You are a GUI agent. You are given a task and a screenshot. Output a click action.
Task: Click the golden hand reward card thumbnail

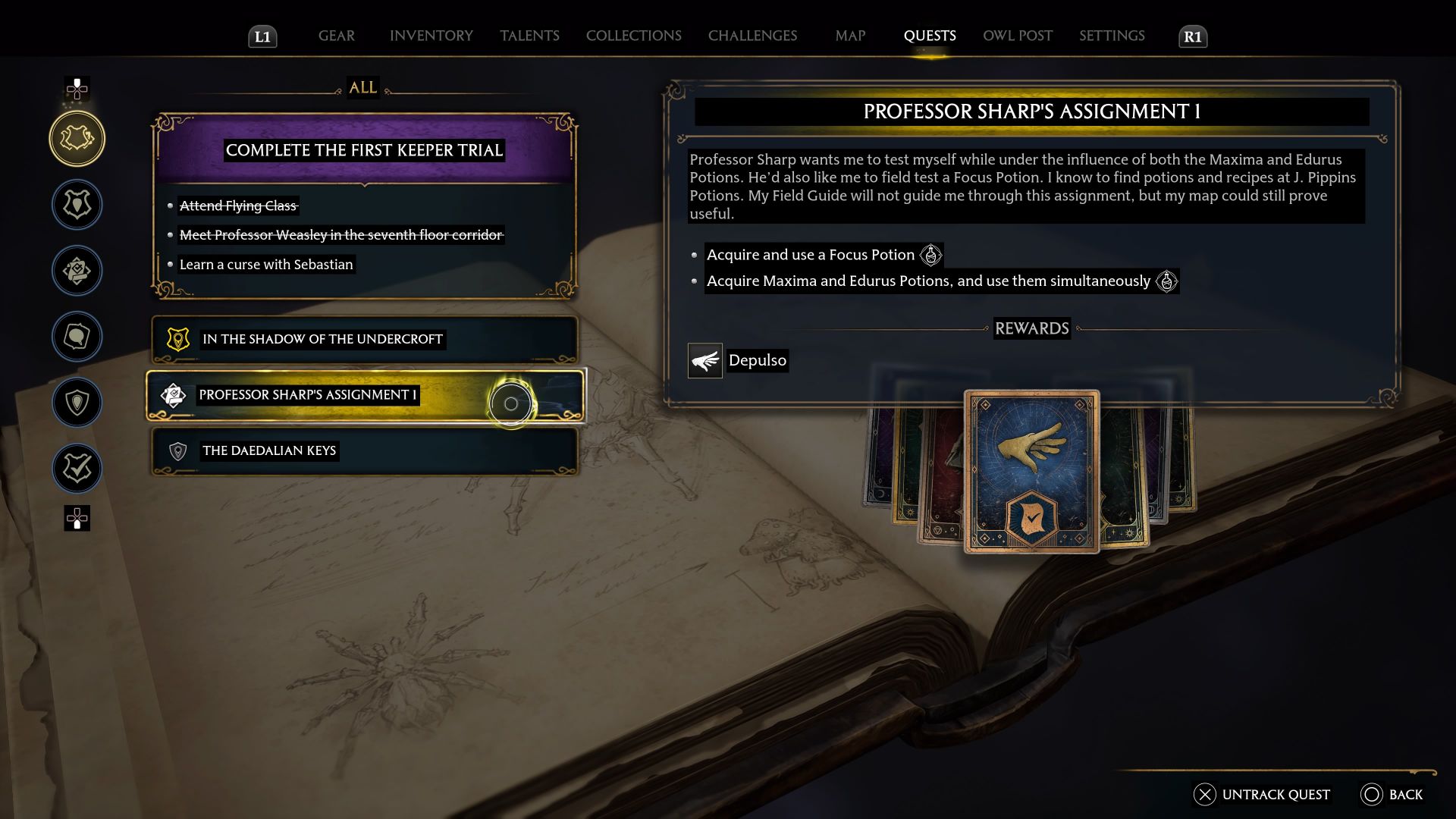point(1031,472)
